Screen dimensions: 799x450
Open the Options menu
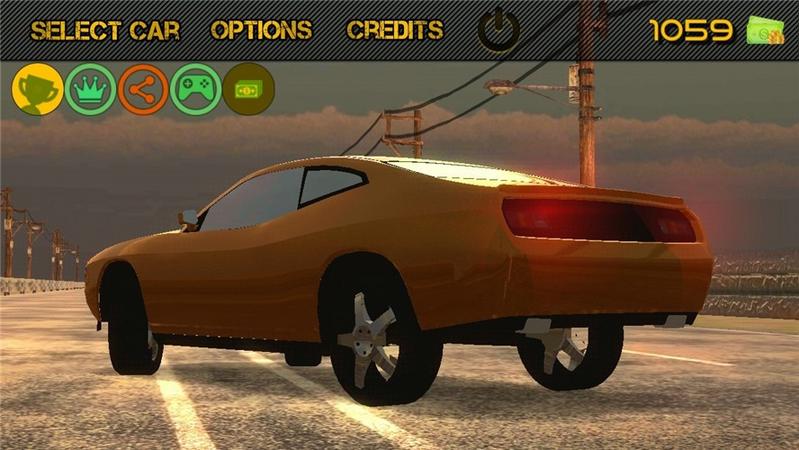click(x=261, y=30)
